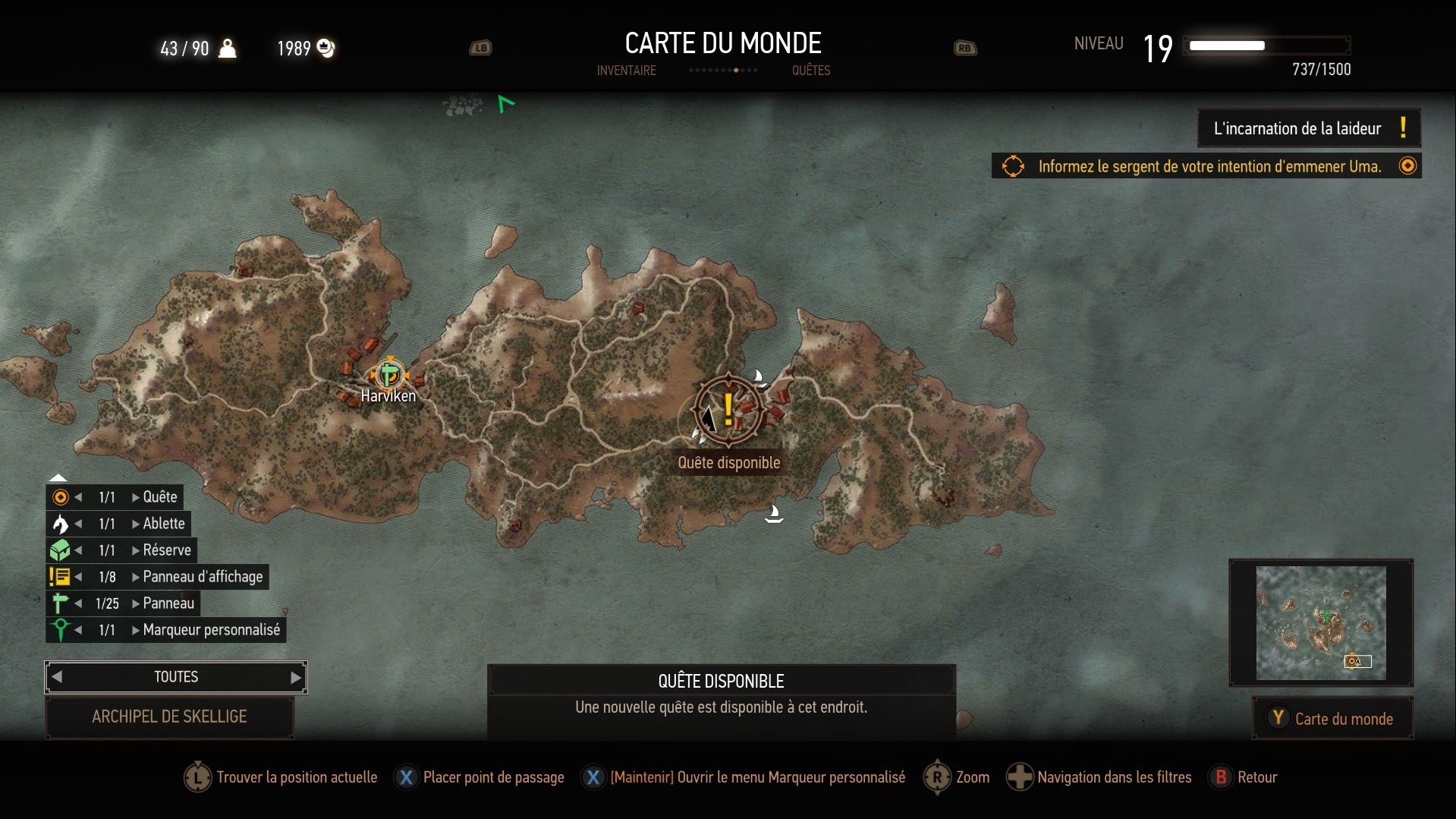Select the green Réserve crate icon
The image size is (1456, 819).
[59, 550]
